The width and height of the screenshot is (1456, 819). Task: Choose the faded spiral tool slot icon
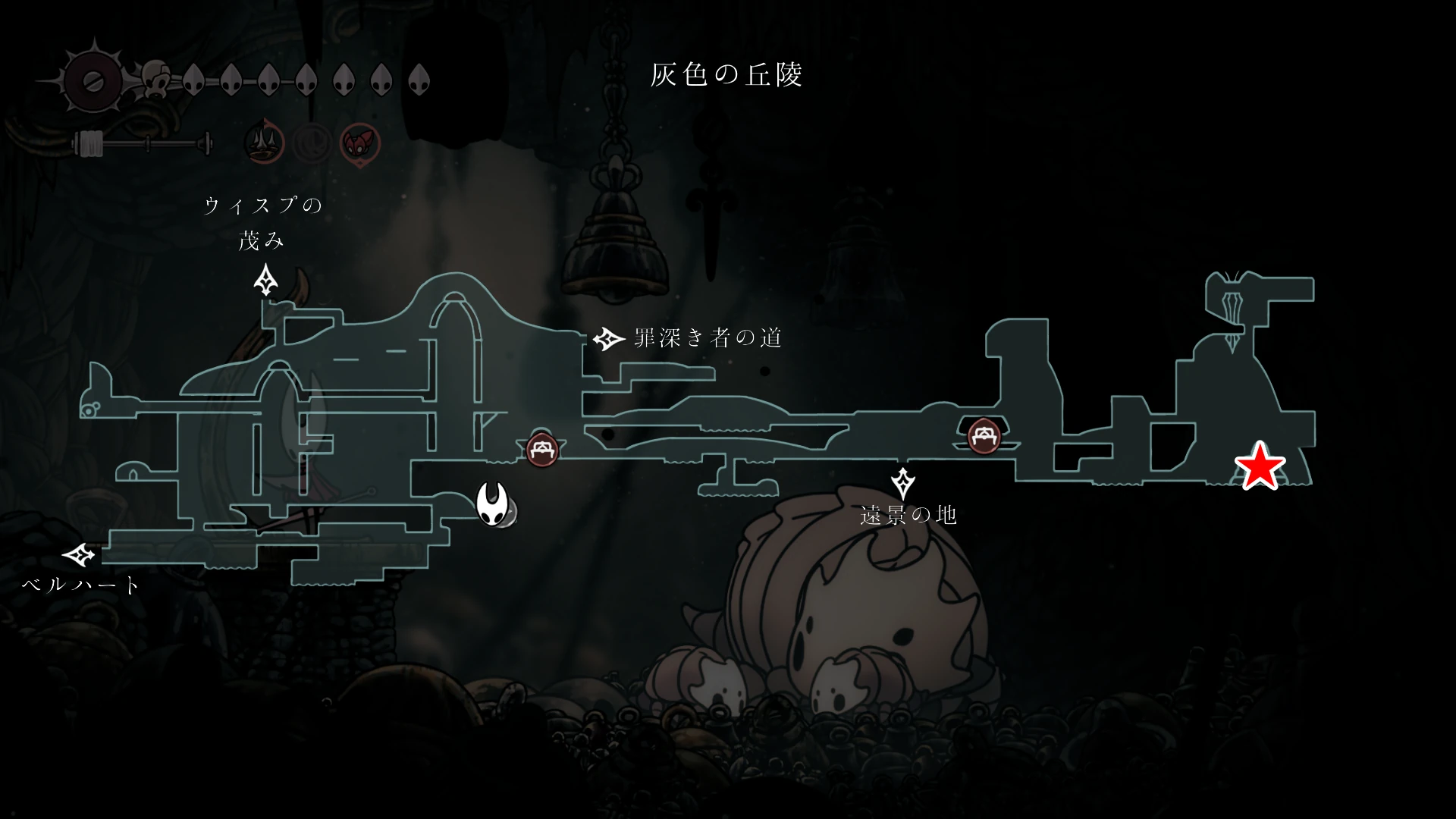[x=312, y=142]
